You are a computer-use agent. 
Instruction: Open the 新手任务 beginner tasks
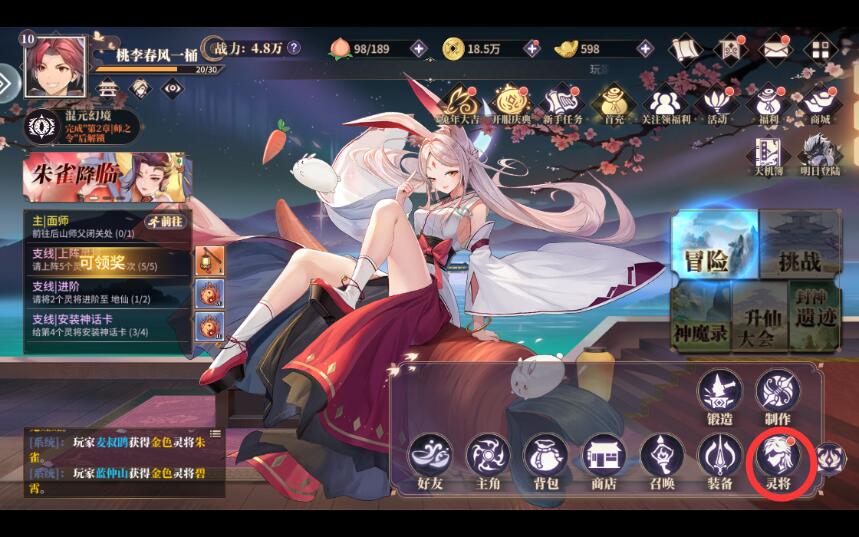coord(562,104)
